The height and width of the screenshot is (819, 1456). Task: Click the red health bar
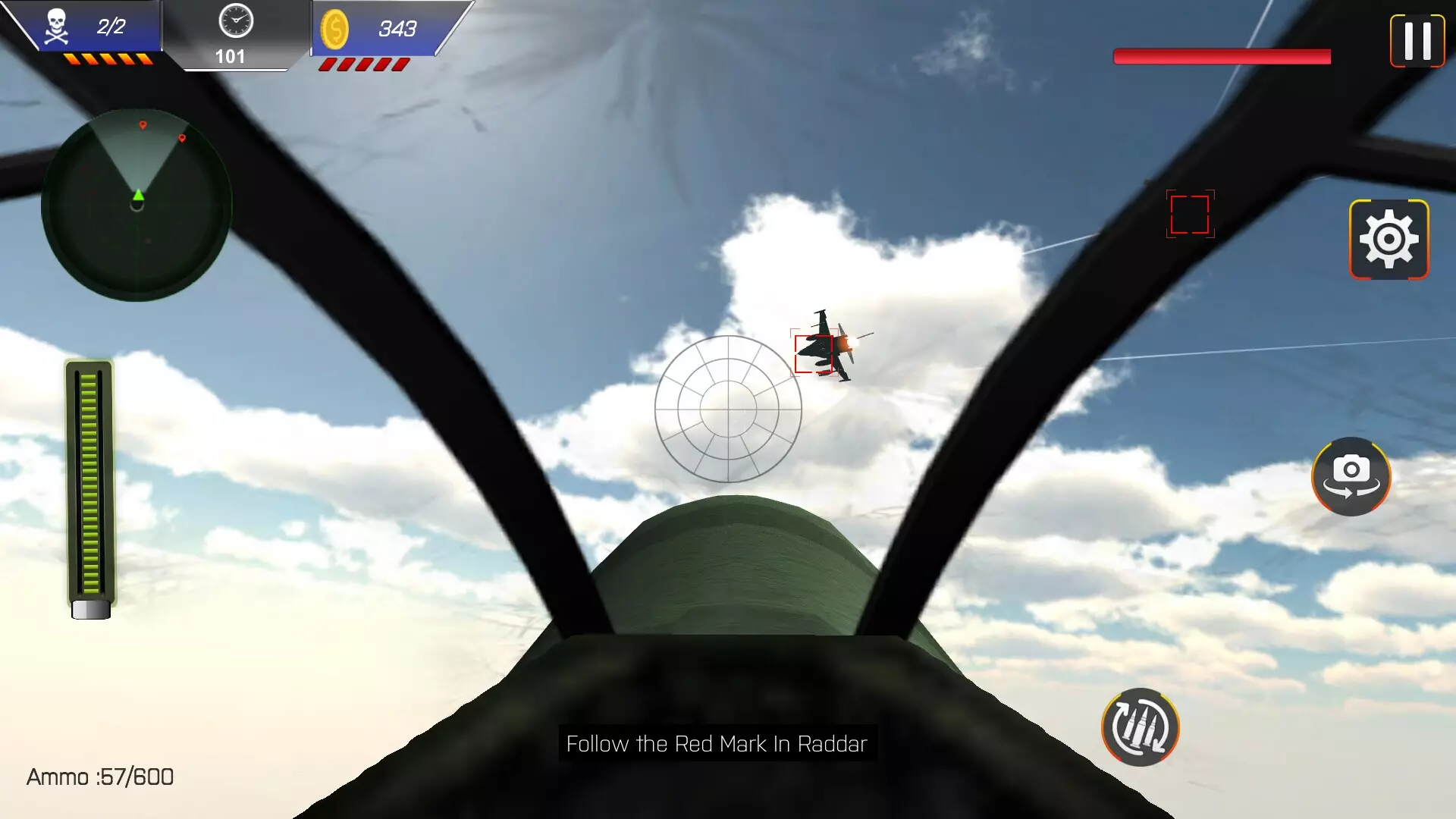point(1221,56)
